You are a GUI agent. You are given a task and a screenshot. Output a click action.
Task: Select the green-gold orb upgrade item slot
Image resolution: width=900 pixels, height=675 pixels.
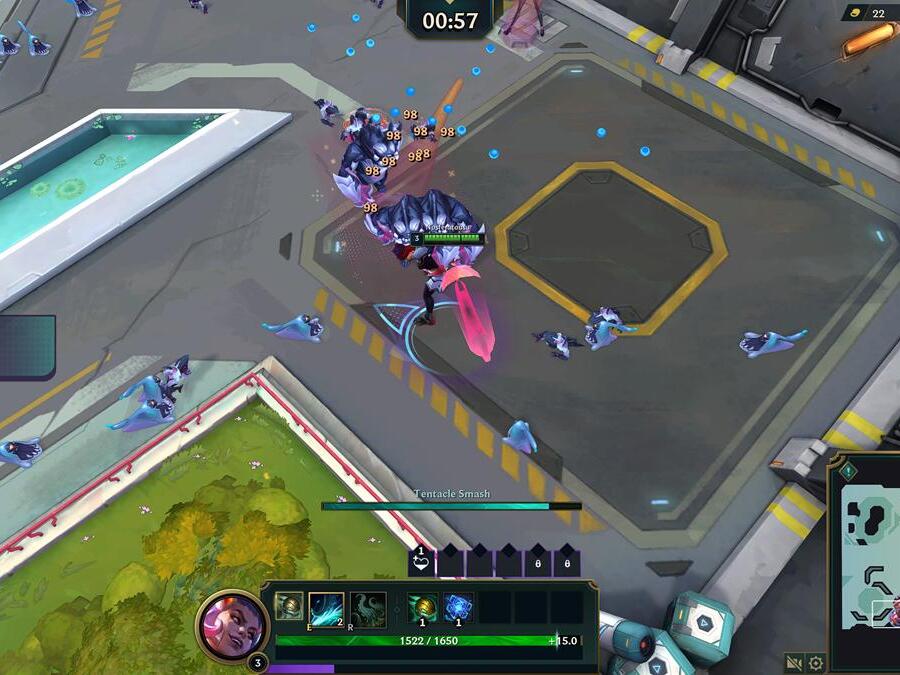(423, 607)
